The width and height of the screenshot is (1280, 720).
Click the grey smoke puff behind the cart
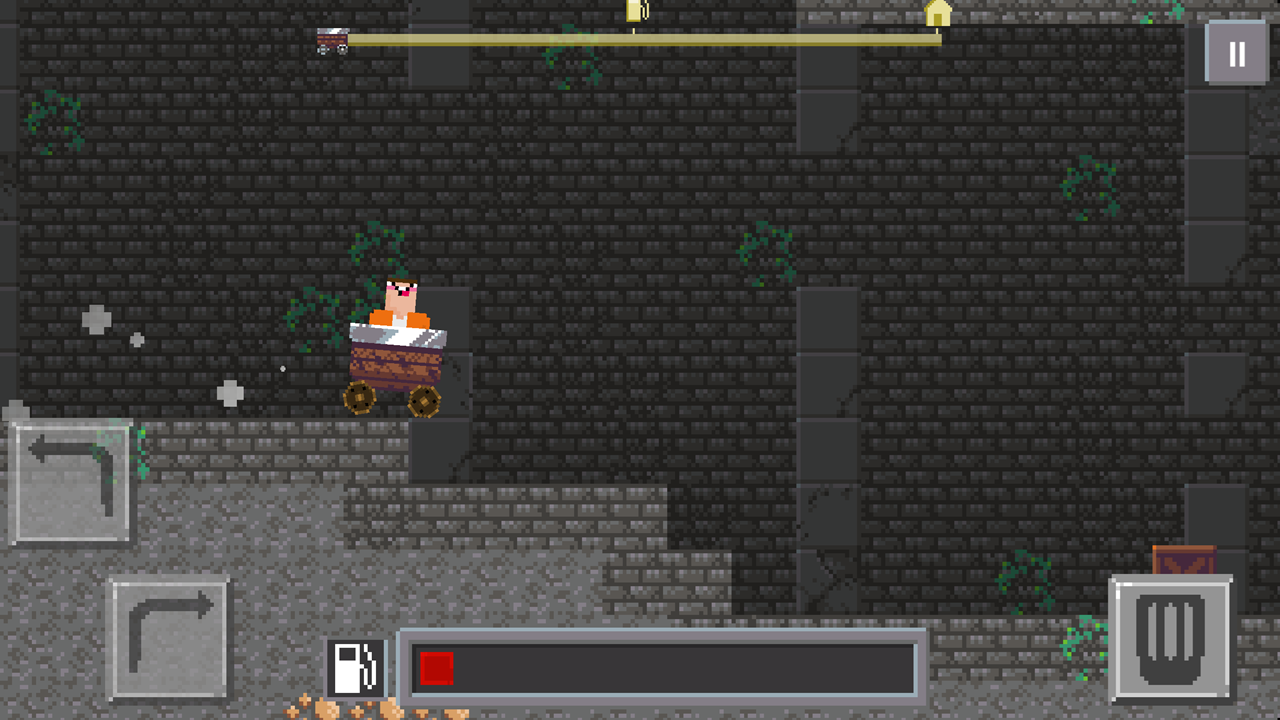click(x=231, y=394)
